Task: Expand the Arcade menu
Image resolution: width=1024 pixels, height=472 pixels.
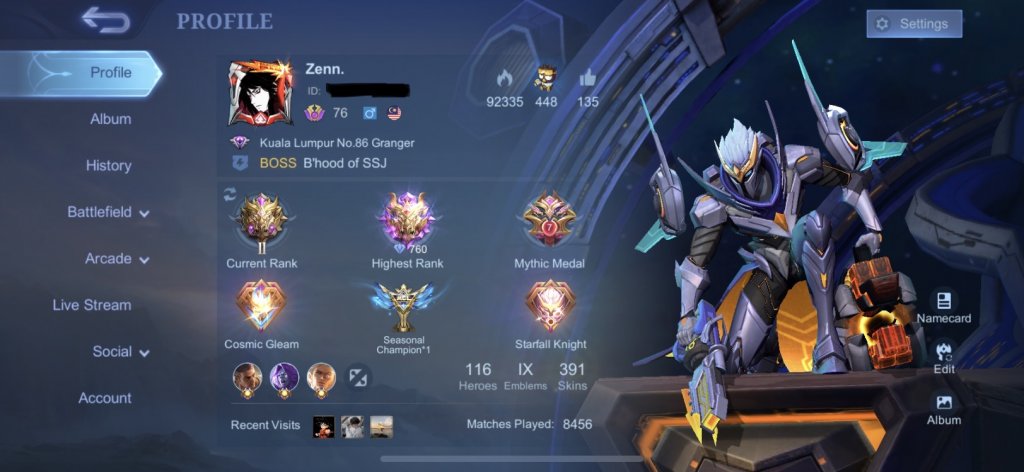Action: 116,259
